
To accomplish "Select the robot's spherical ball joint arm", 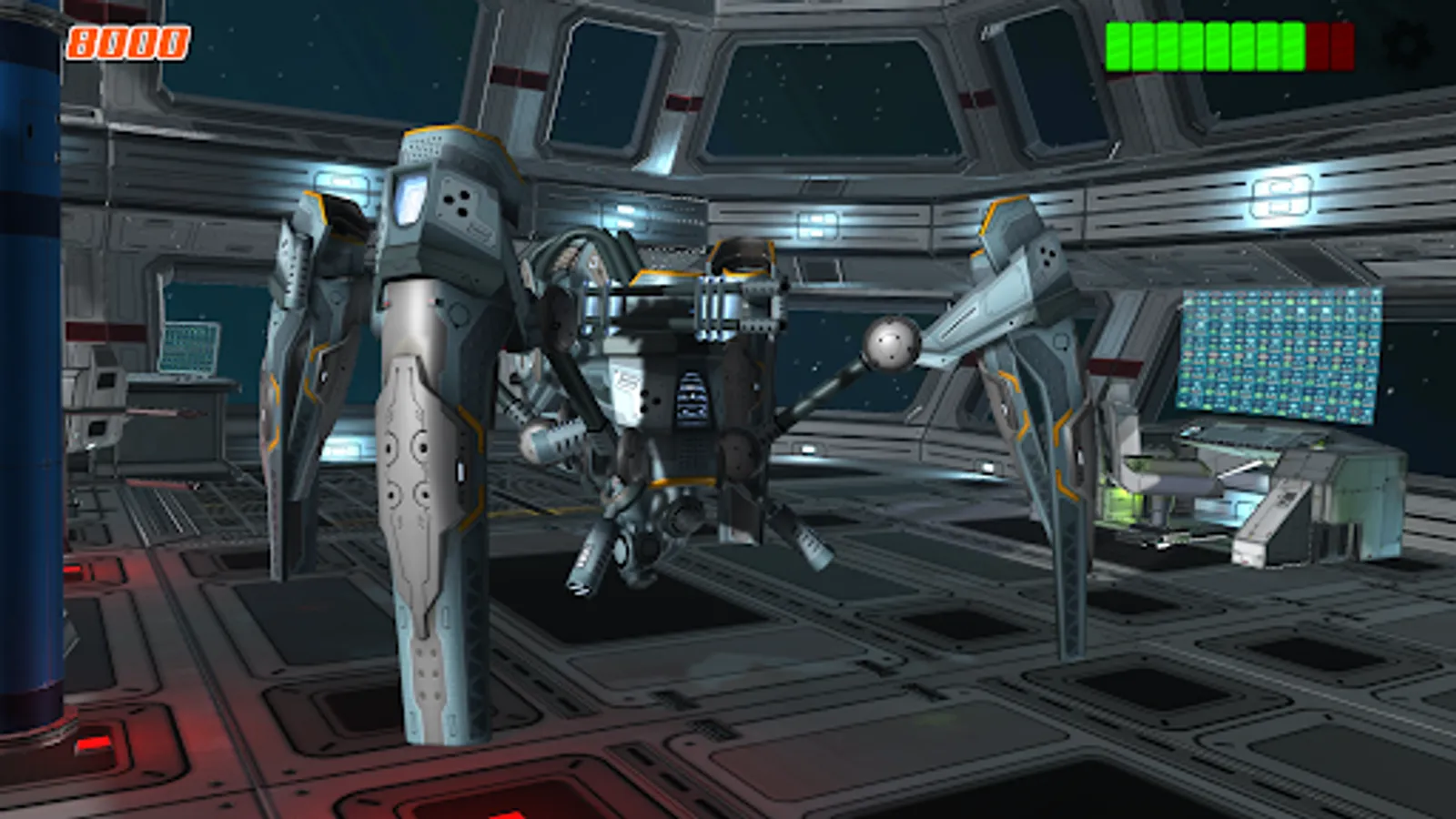I will (x=889, y=344).
